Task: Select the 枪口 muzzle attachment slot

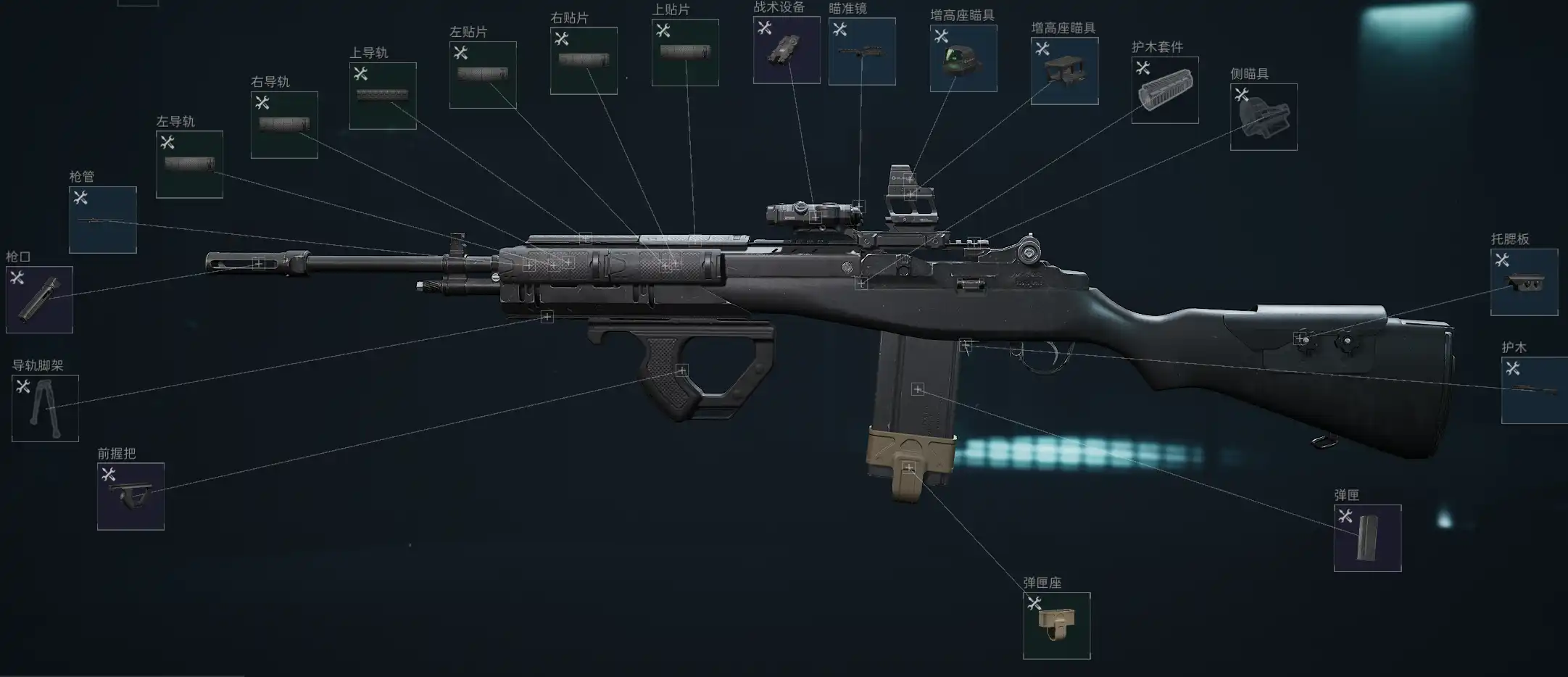Action: pos(39,299)
